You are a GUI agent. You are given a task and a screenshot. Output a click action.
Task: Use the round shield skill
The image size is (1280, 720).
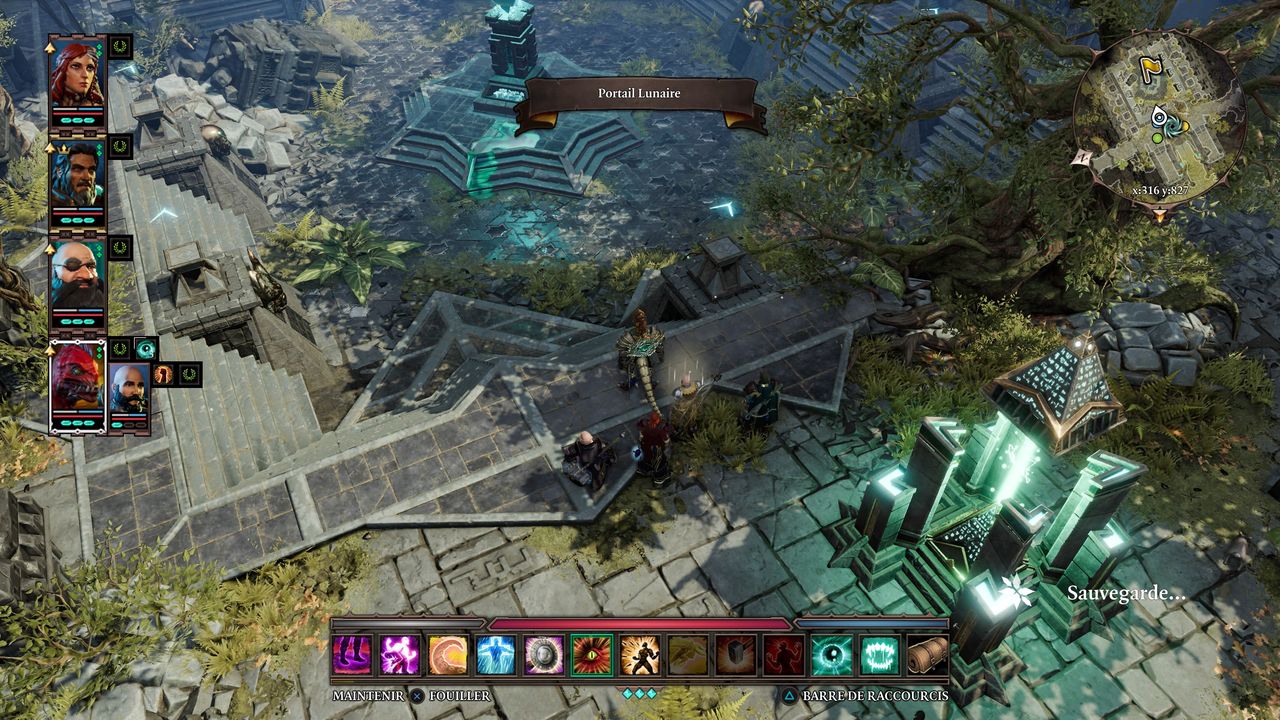[544, 655]
